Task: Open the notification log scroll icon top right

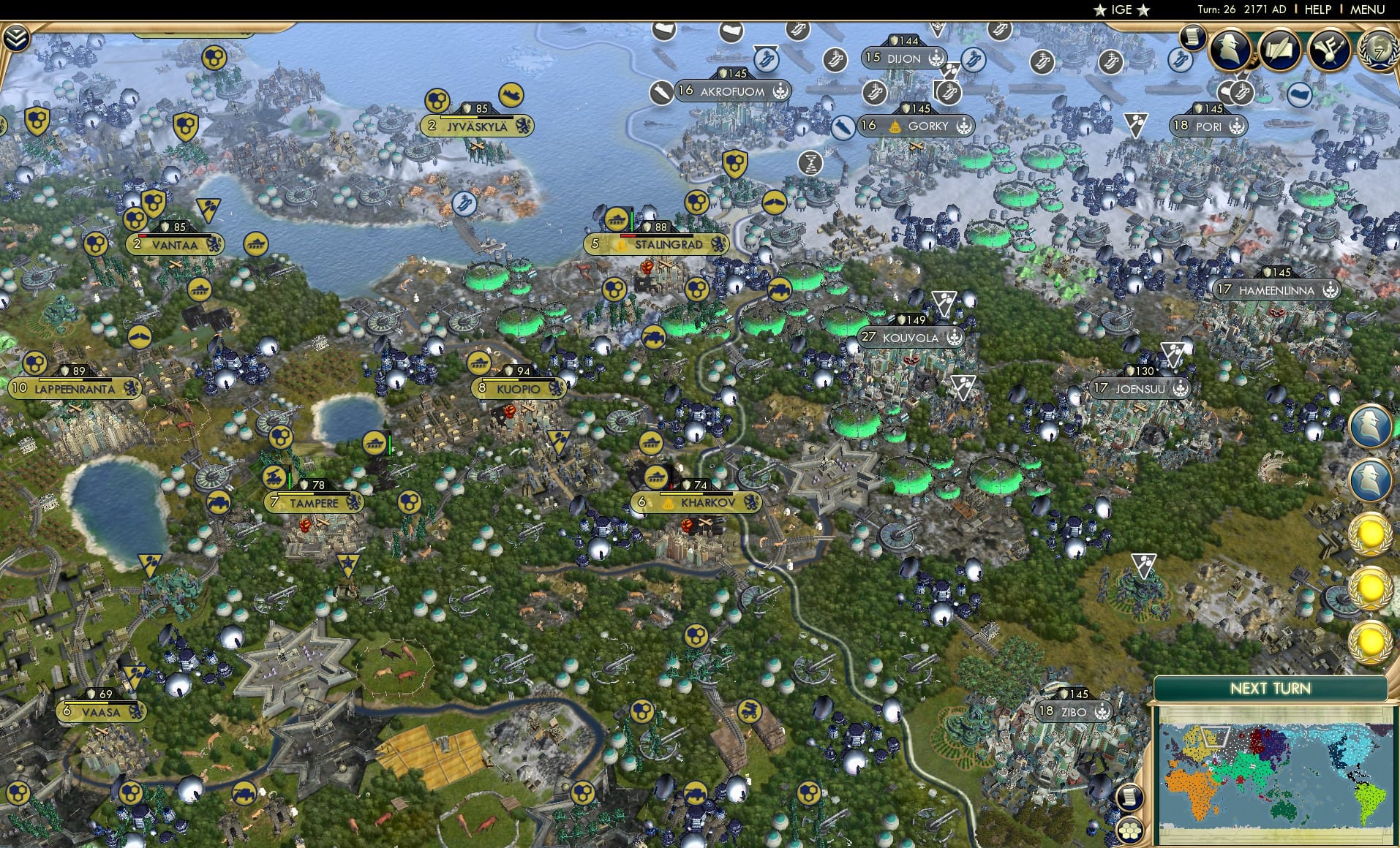Action: 1193,38
